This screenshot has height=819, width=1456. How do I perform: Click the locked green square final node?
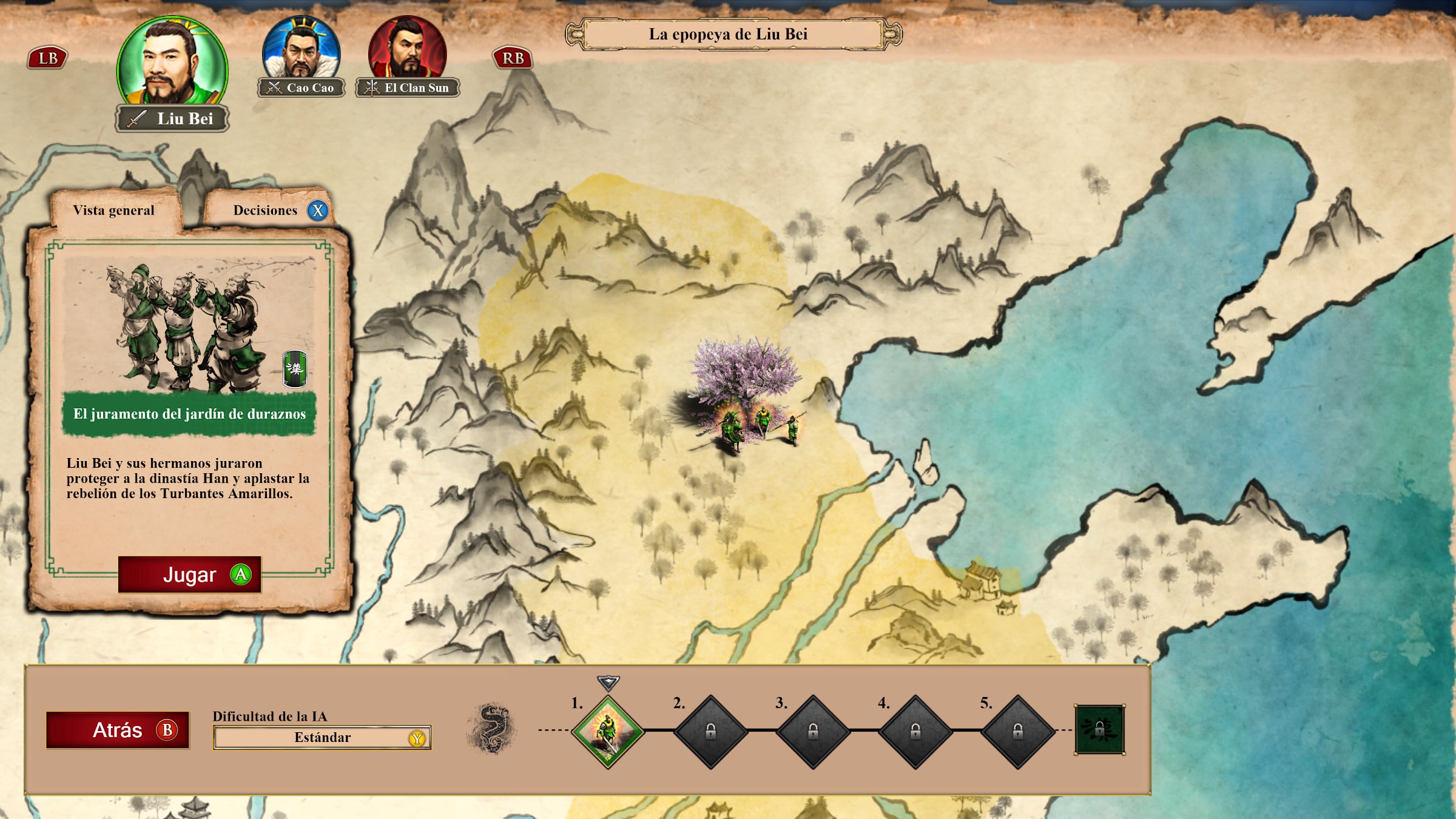tap(1099, 729)
